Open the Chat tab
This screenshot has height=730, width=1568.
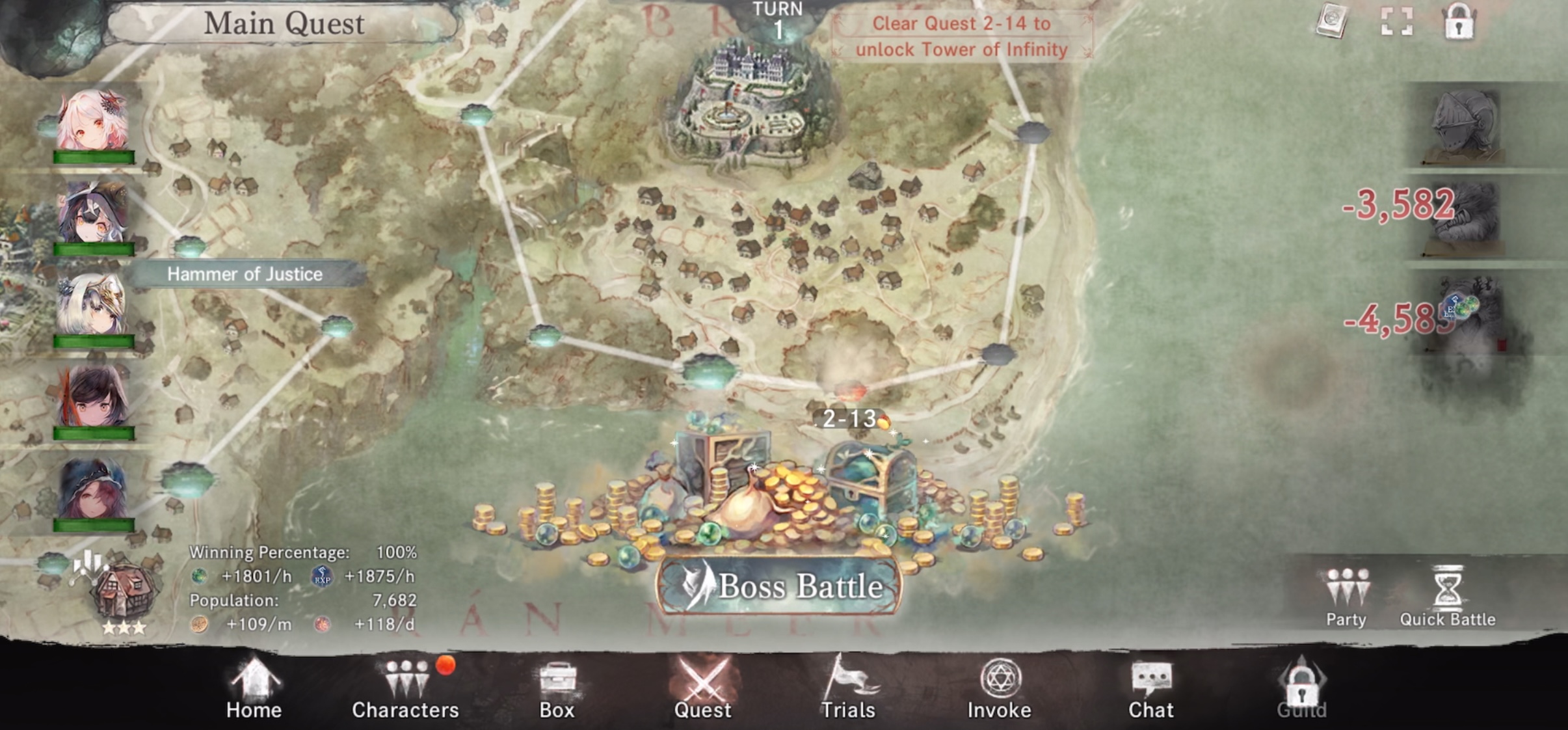pyautogui.click(x=1150, y=689)
